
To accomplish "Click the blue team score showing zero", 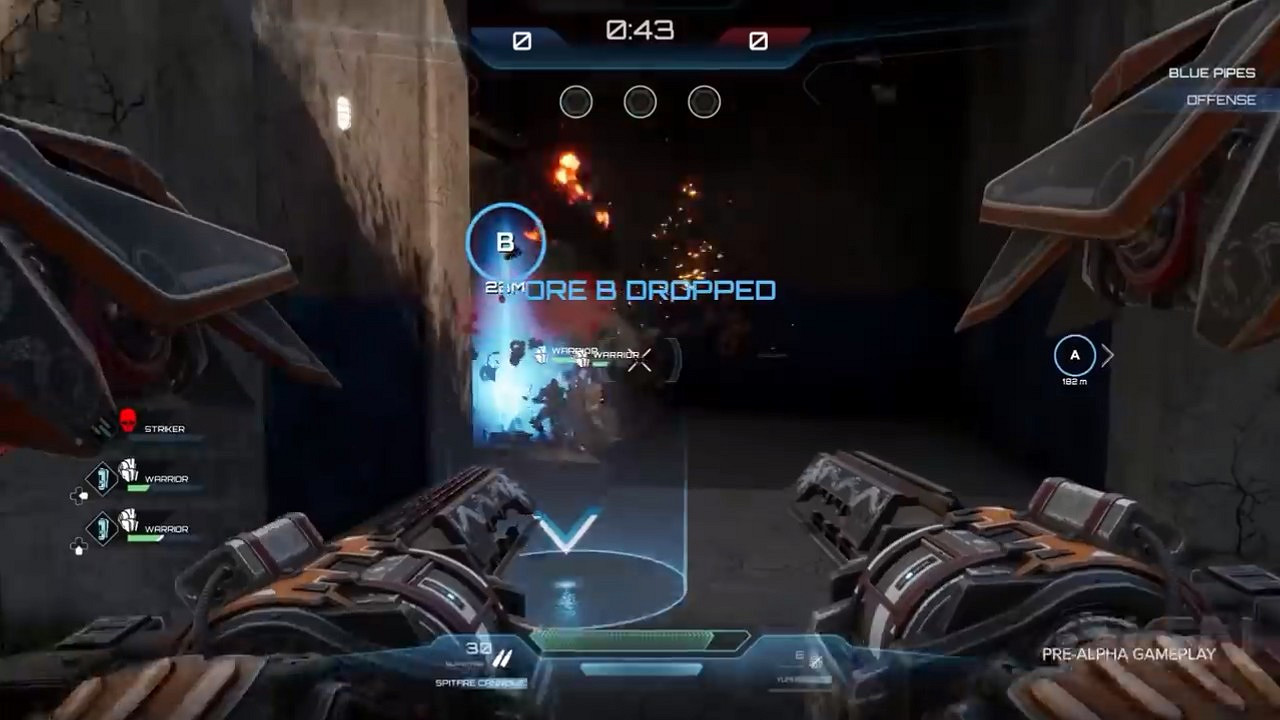I will click(521, 42).
